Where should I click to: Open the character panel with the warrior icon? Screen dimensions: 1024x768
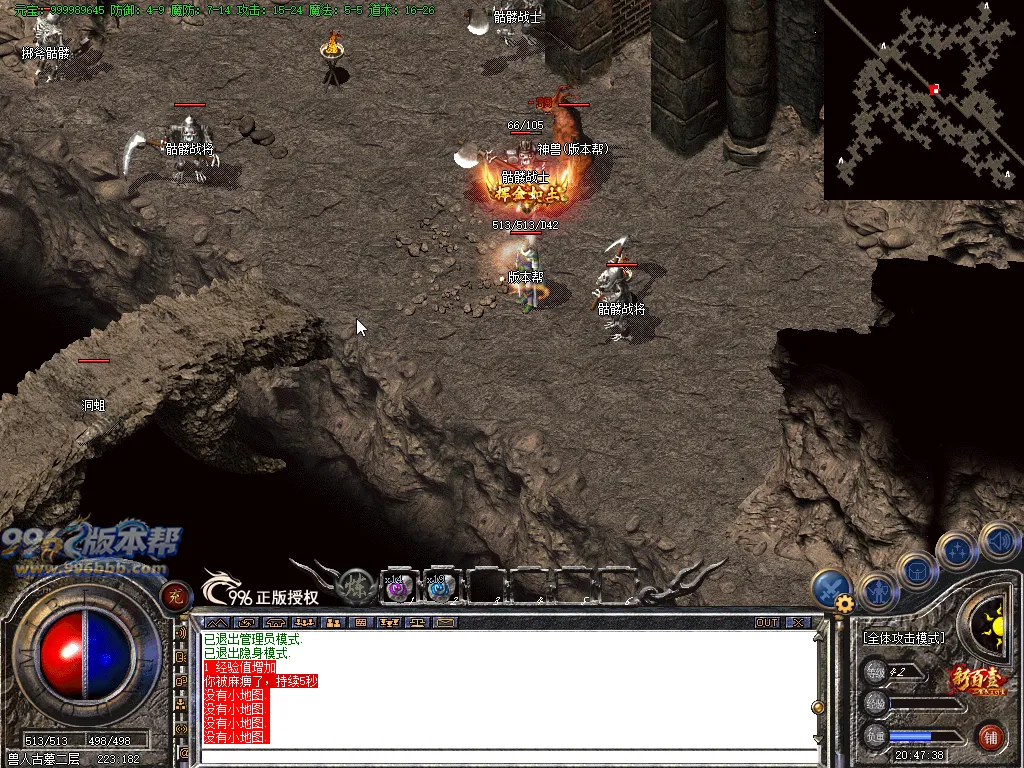877,593
